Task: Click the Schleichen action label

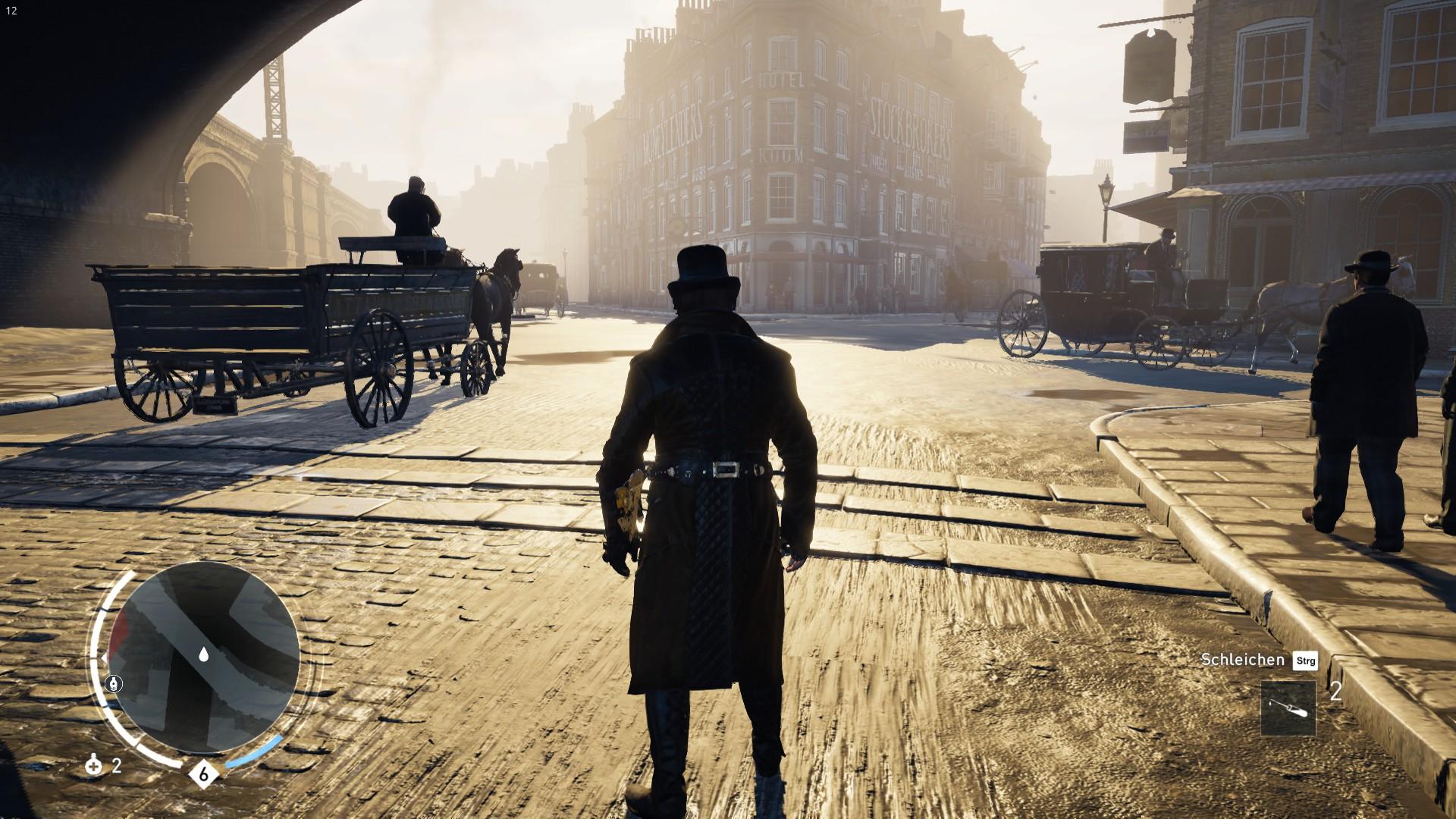Action: [x=1244, y=661]
